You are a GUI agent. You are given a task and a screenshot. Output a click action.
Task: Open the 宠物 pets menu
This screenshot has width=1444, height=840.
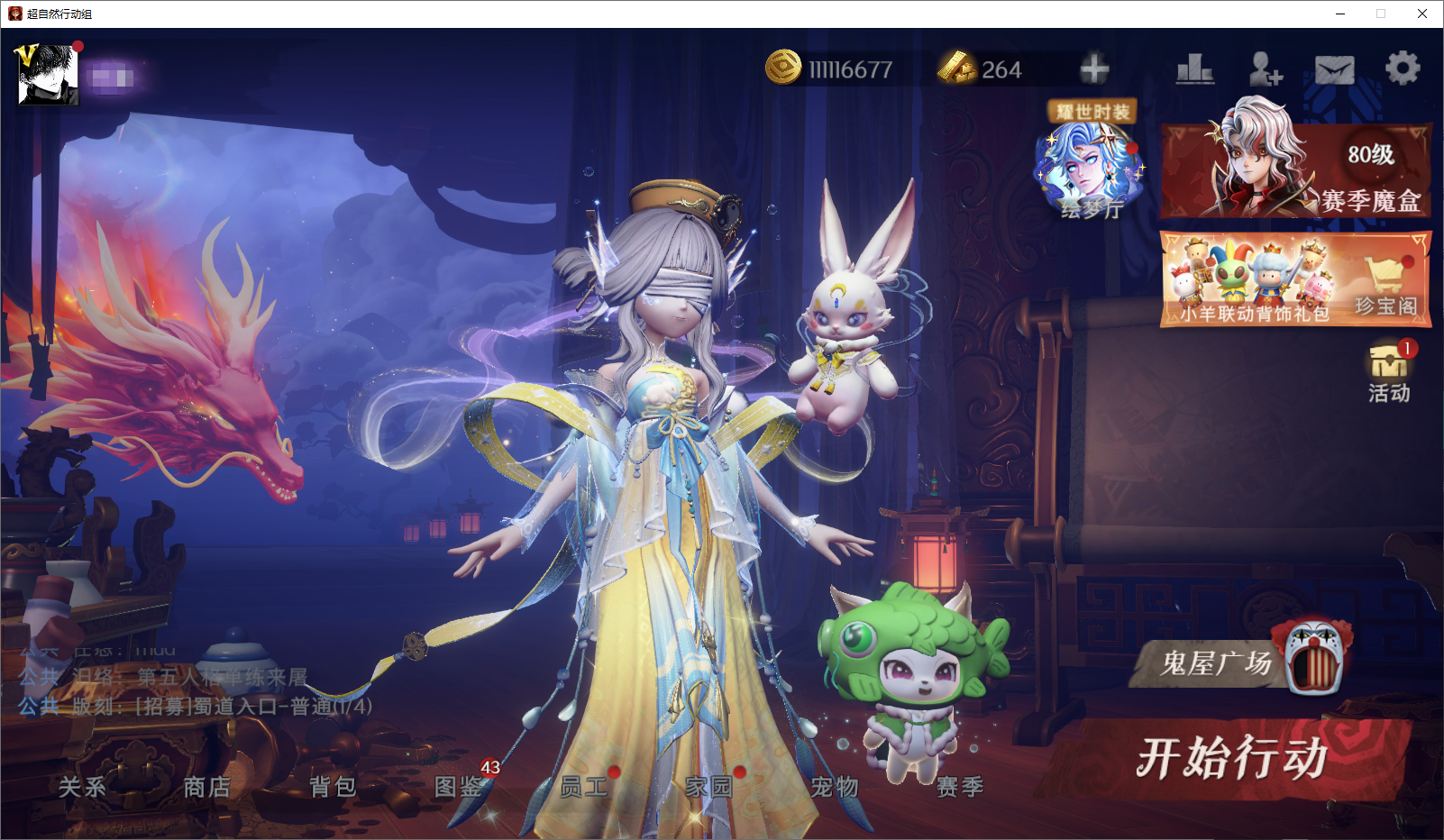[x=834, y=787]
